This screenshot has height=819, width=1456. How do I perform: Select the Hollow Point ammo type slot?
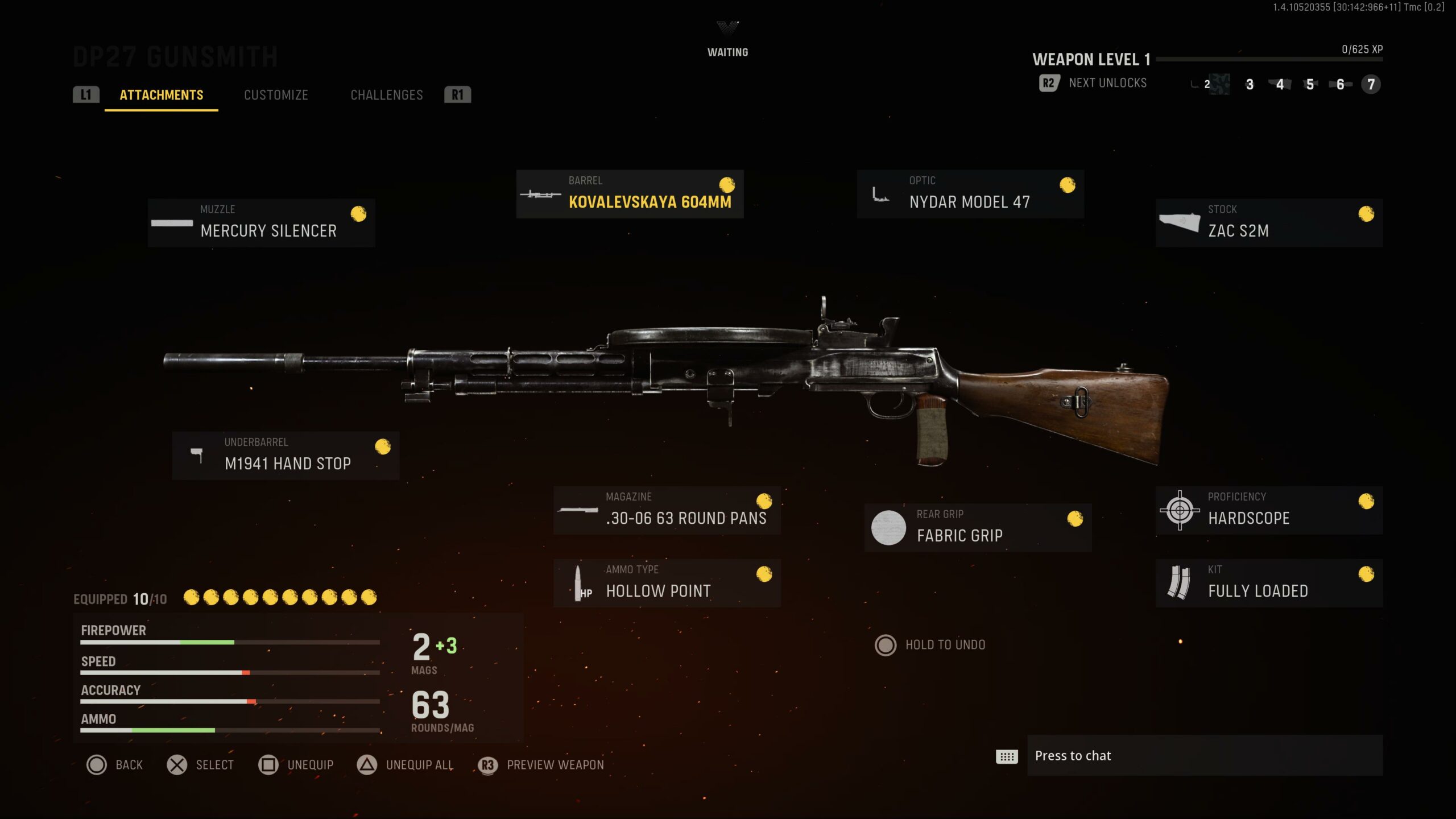click(667, 583)
